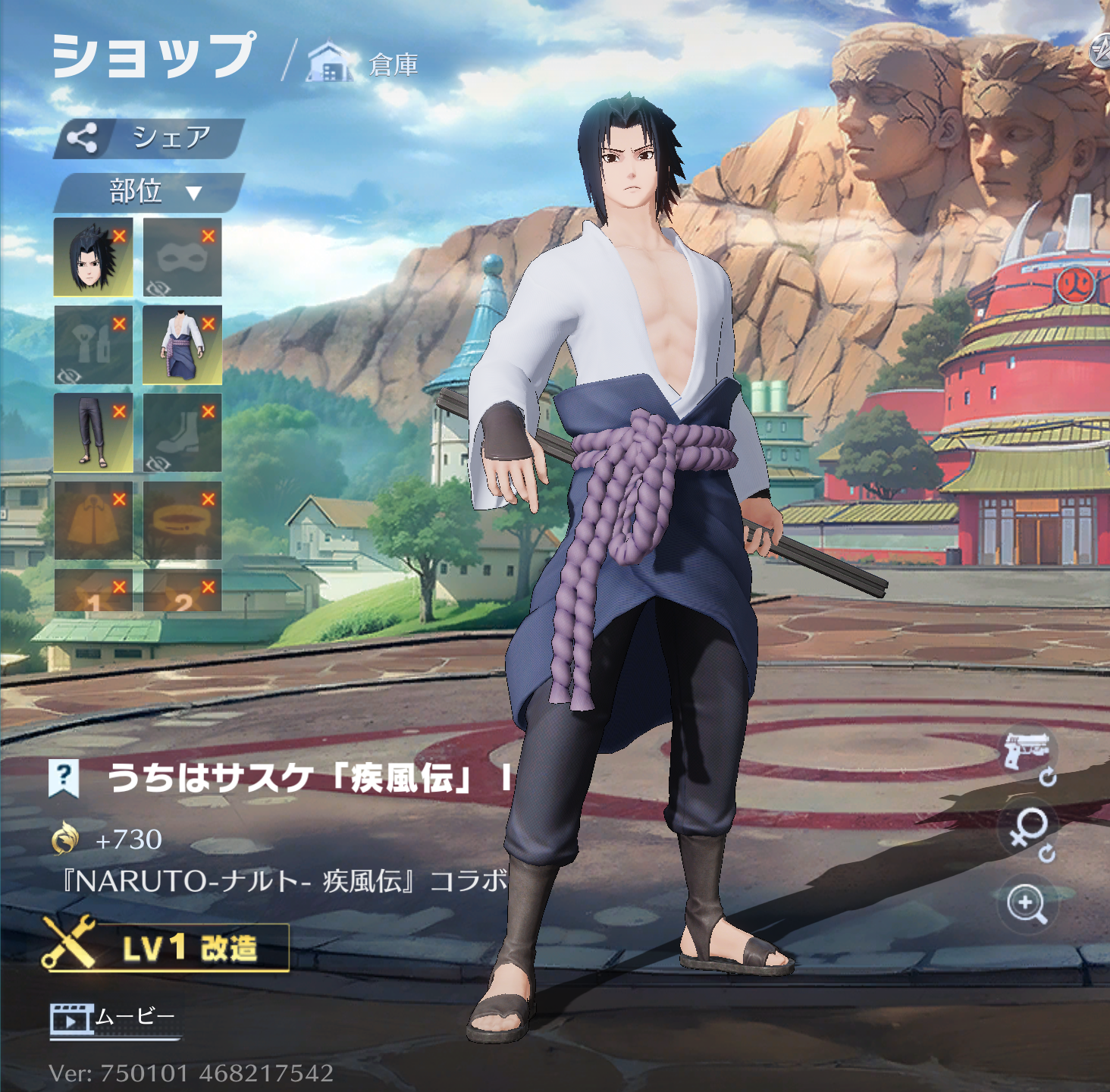
Task: Choose the empty ring accessory slot
Action: coord(182,520)
